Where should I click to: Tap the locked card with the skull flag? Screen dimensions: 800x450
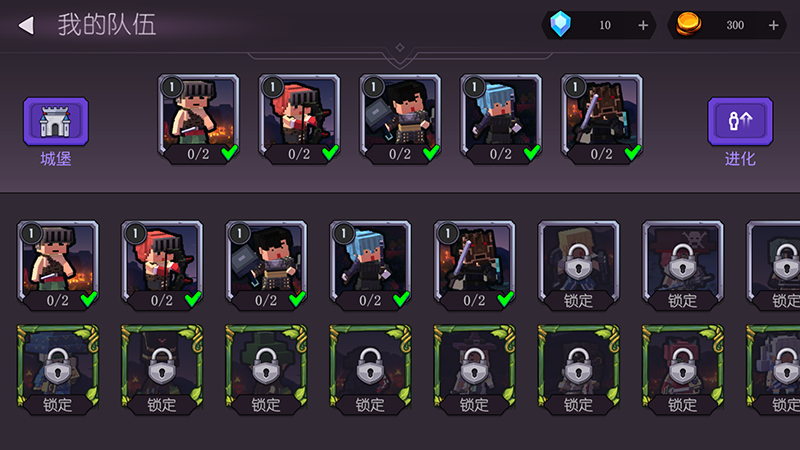point(682,264)
